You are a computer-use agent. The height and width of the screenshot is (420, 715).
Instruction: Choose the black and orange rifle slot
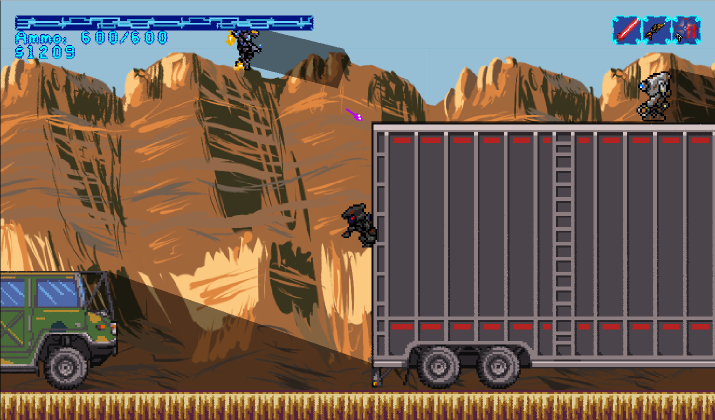point(656,30)
